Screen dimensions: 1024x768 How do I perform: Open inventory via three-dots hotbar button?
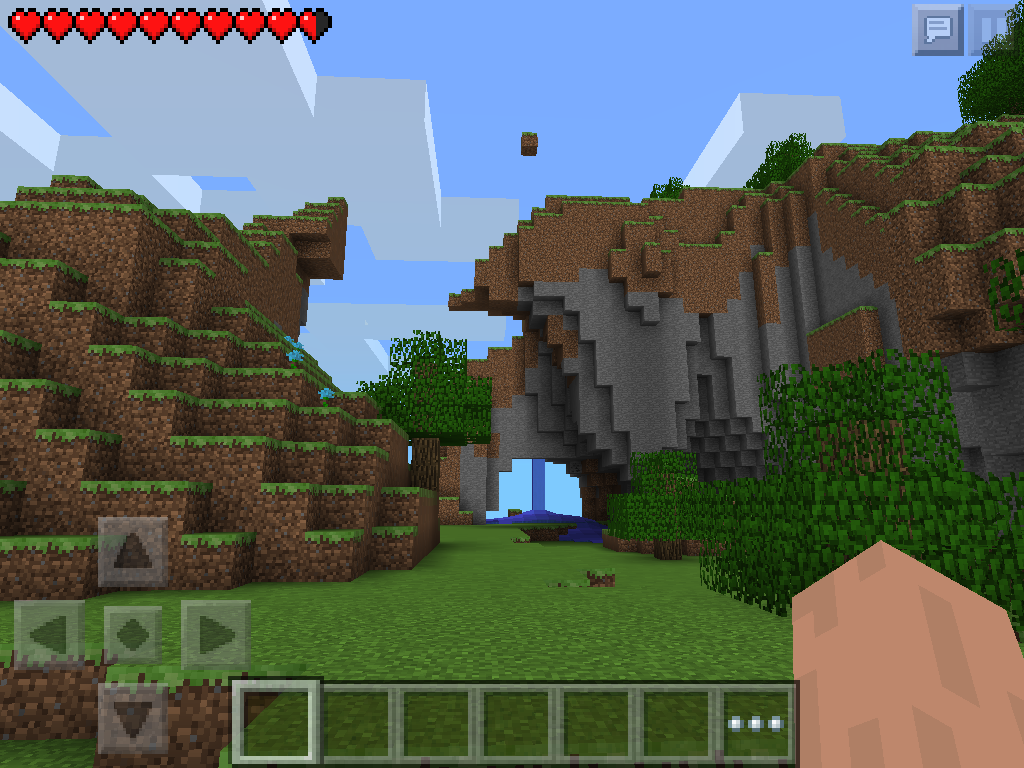click(757, 723)
